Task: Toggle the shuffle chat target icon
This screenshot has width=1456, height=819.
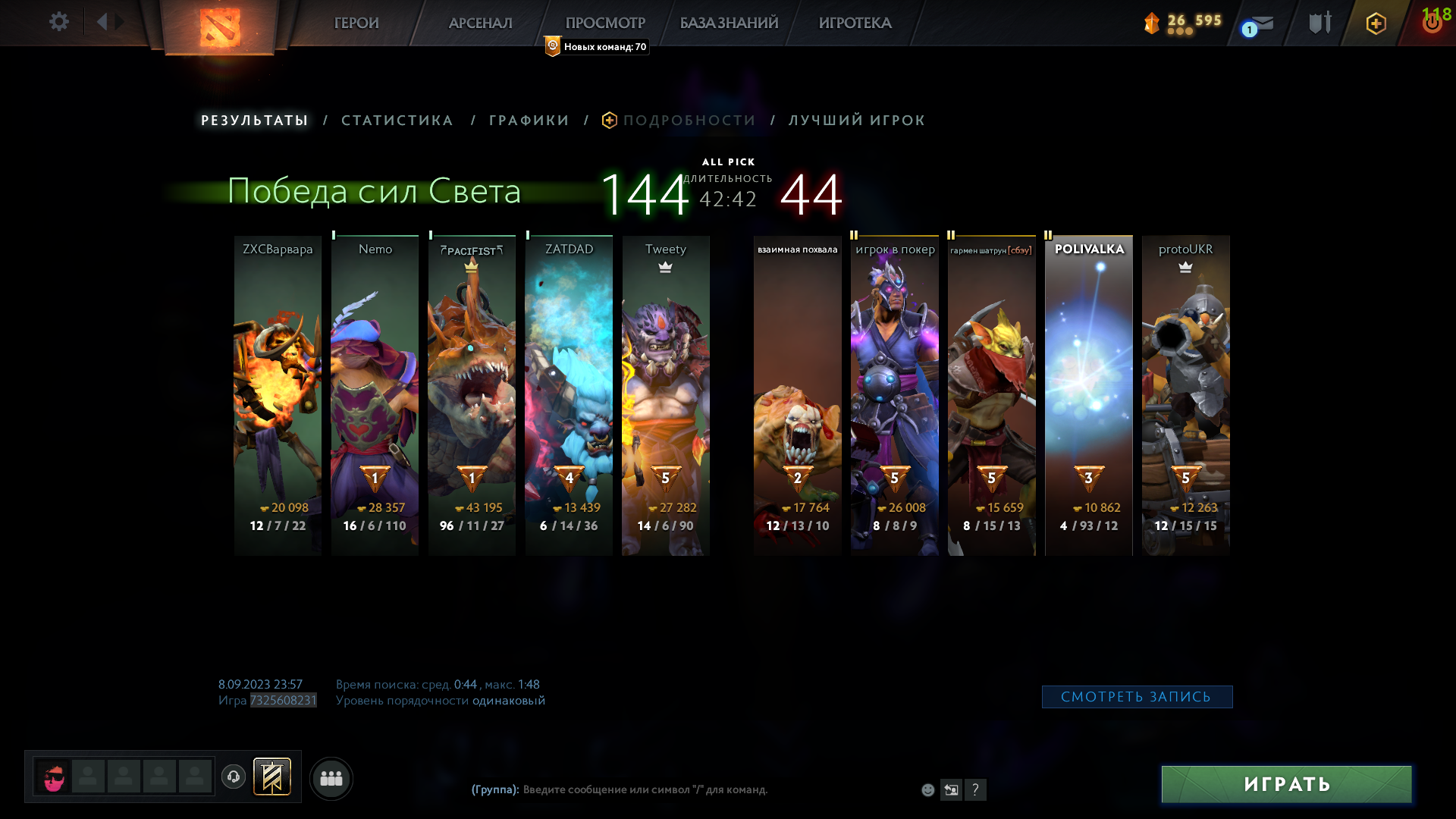Action: point(952,790)
